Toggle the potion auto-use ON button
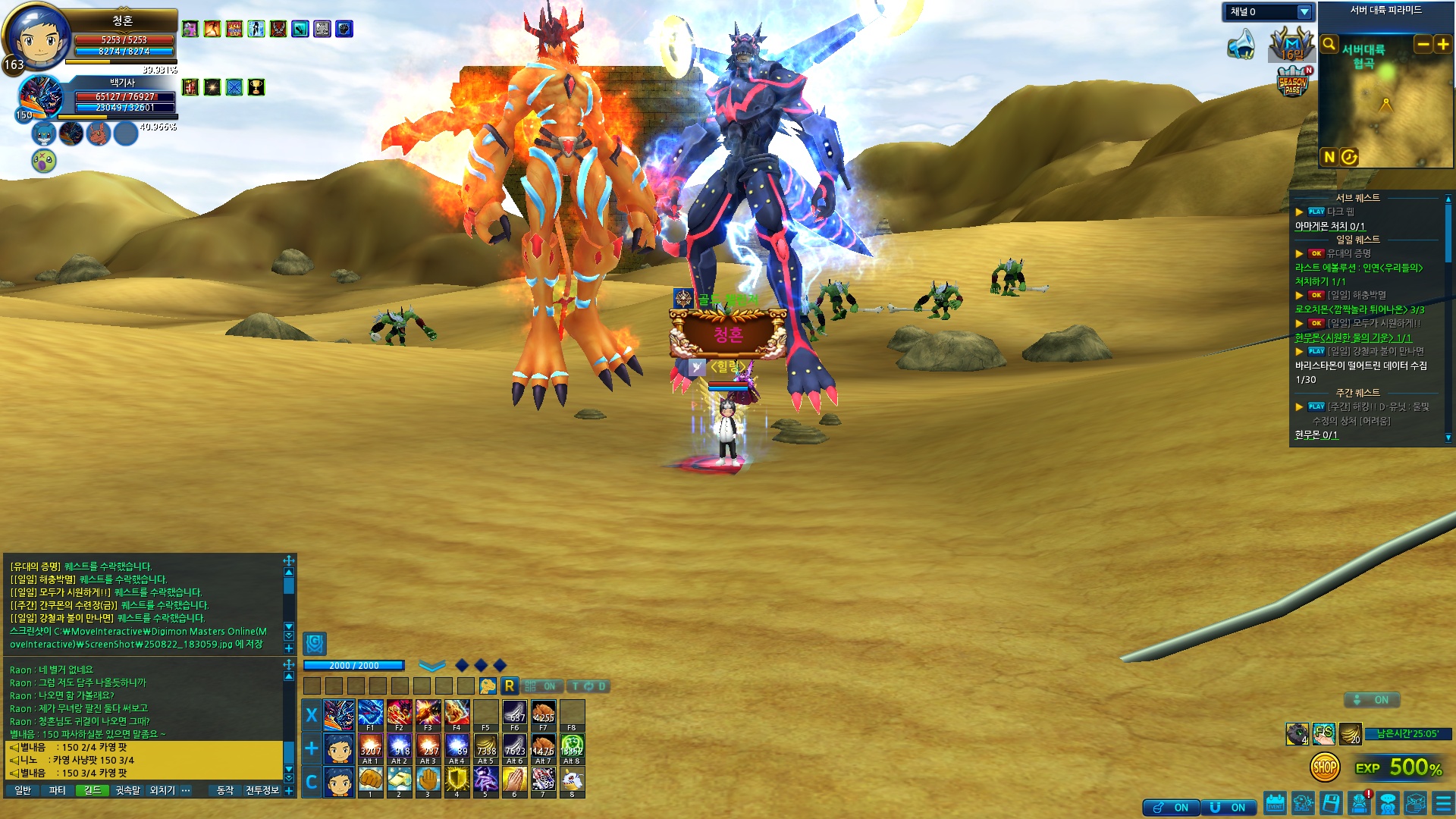 1172,808
